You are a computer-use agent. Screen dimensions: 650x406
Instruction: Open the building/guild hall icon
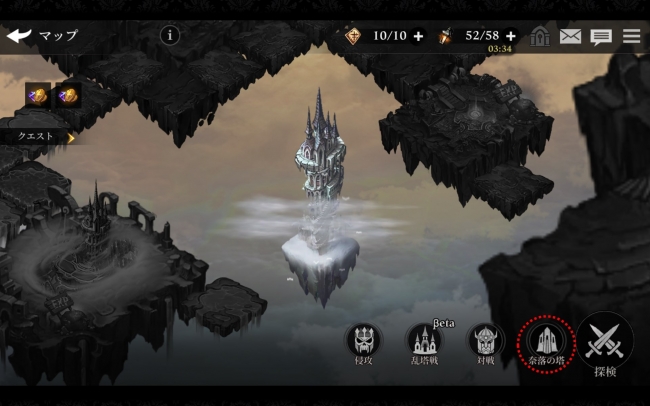tap(540, 36)
